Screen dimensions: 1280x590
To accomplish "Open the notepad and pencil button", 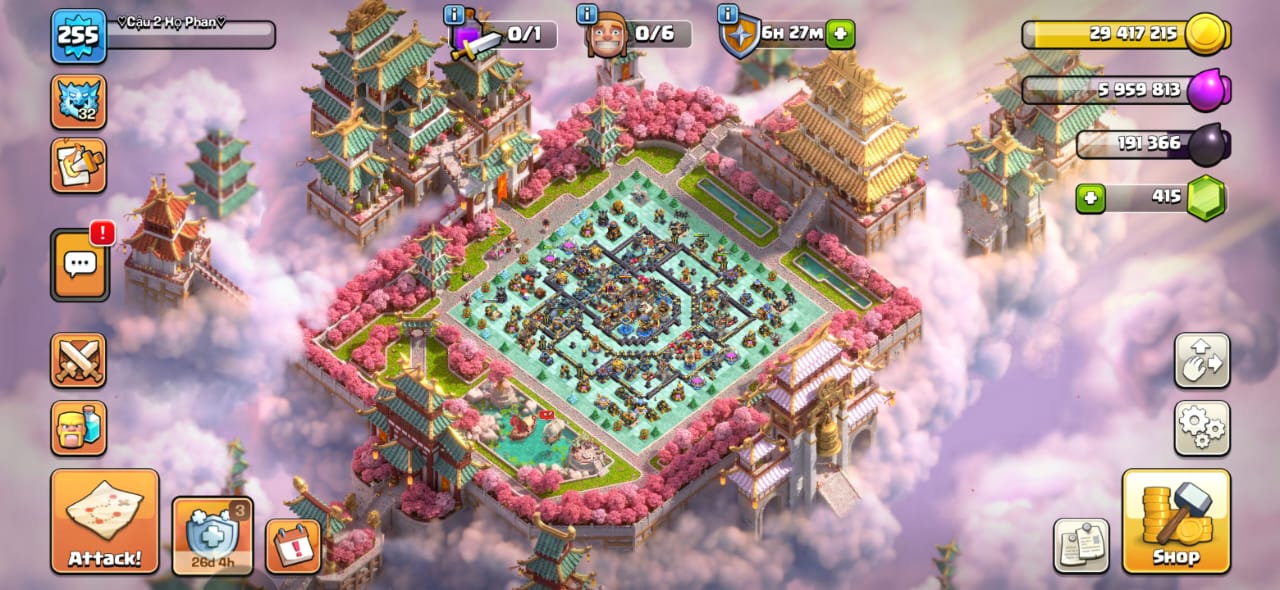I will point(79,165).
